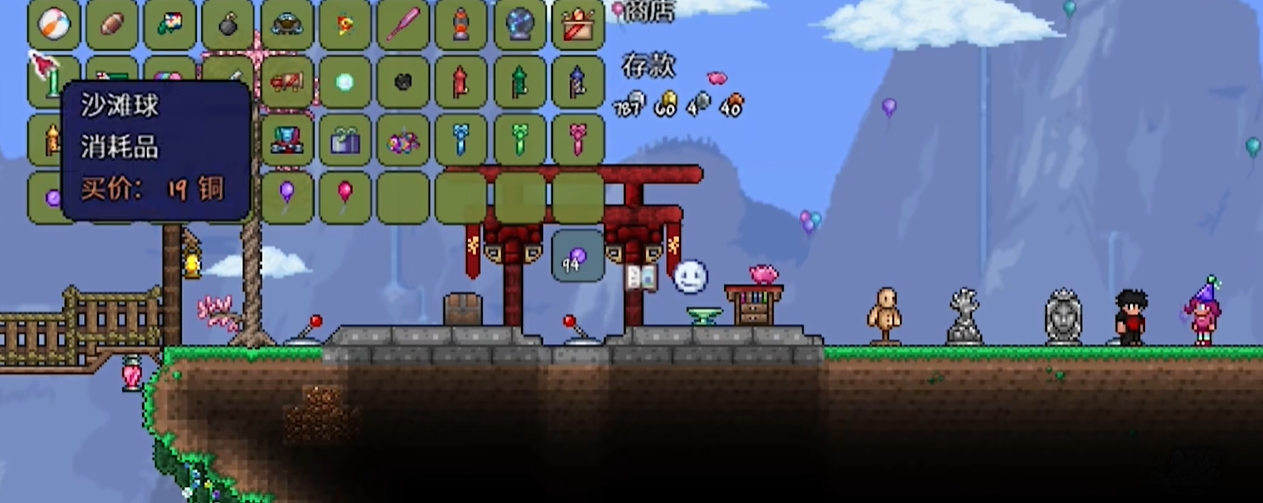Choose the pink streamer ribbon item
The image size is (1263, 503).
coord(578,140)
